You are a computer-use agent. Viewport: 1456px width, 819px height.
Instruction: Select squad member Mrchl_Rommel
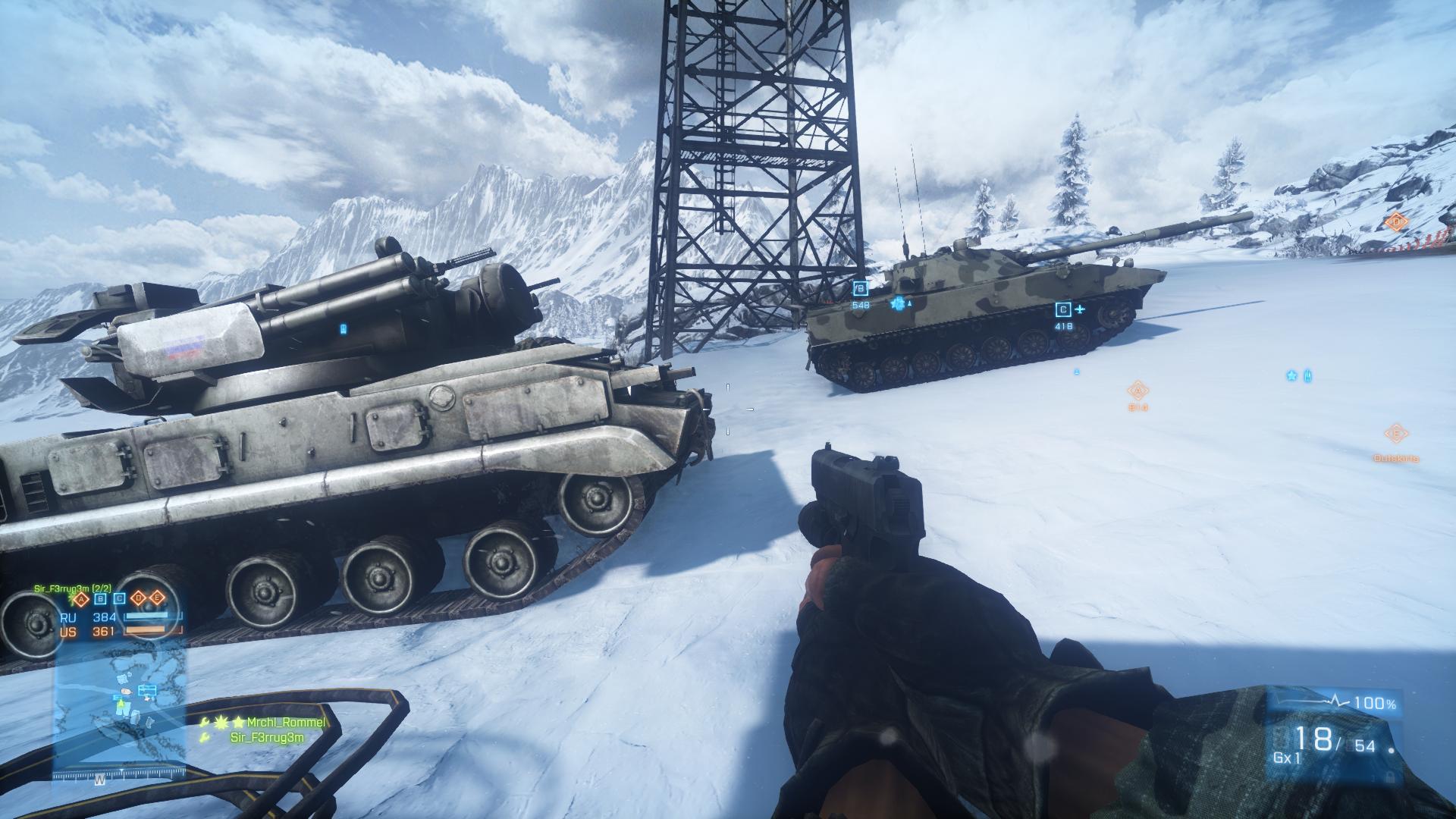[x=288, y=723]
